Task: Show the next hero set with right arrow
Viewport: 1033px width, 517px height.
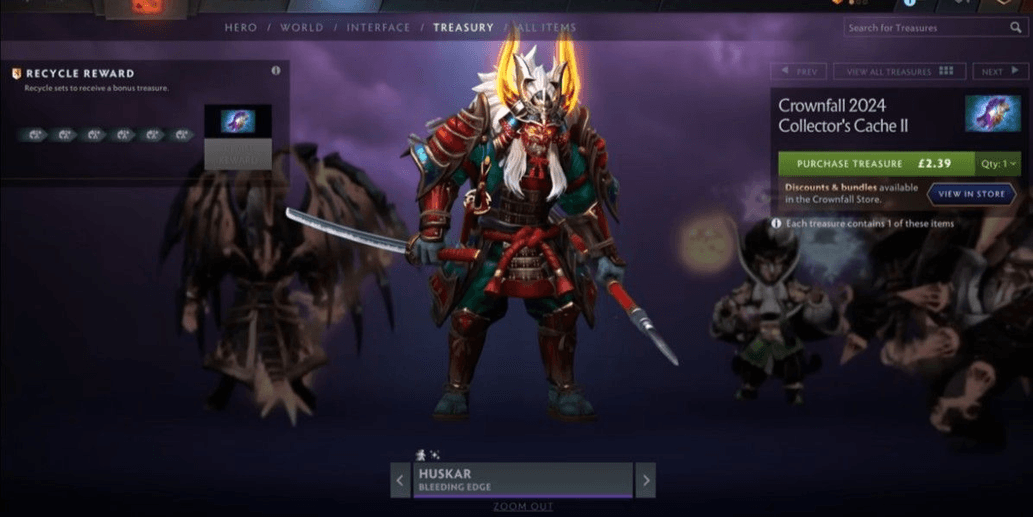Action: [x=646, y=480]
